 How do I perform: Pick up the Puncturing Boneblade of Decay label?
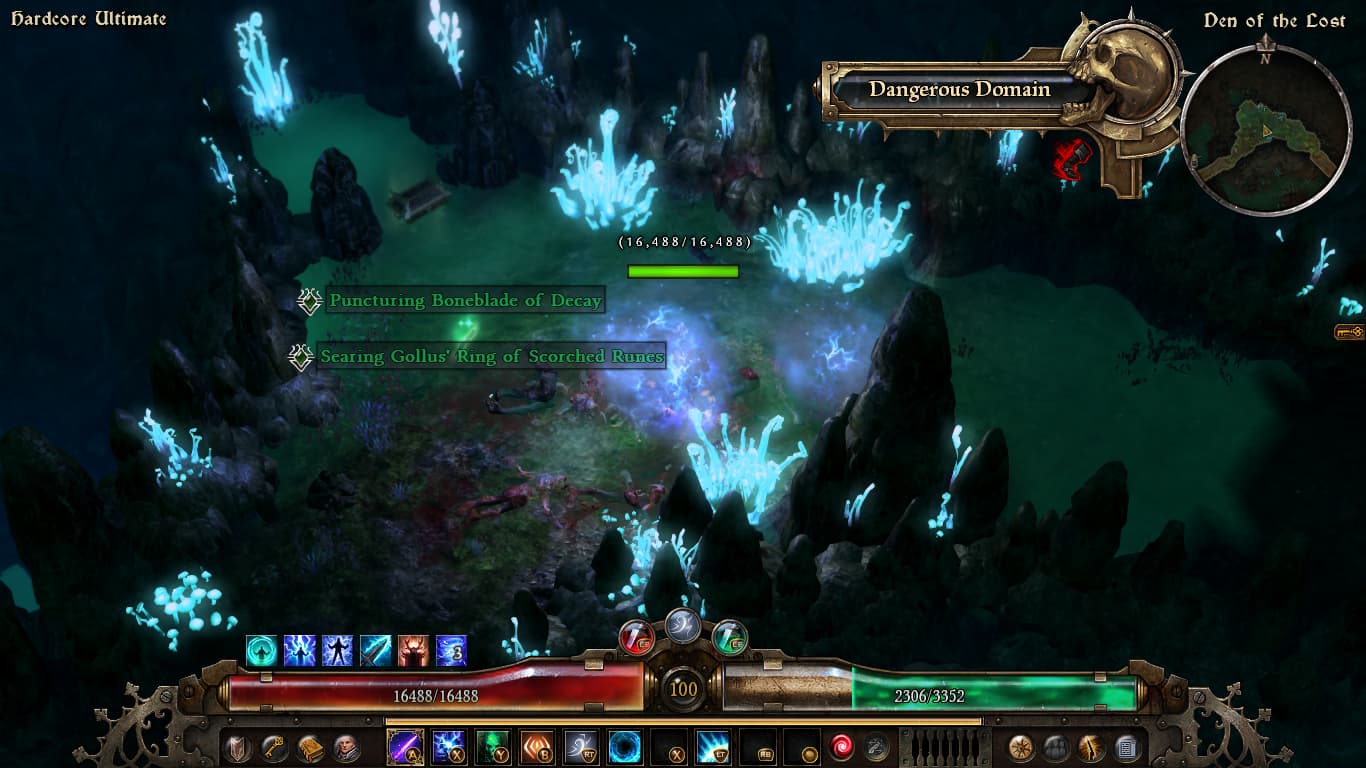coord(465,301)
